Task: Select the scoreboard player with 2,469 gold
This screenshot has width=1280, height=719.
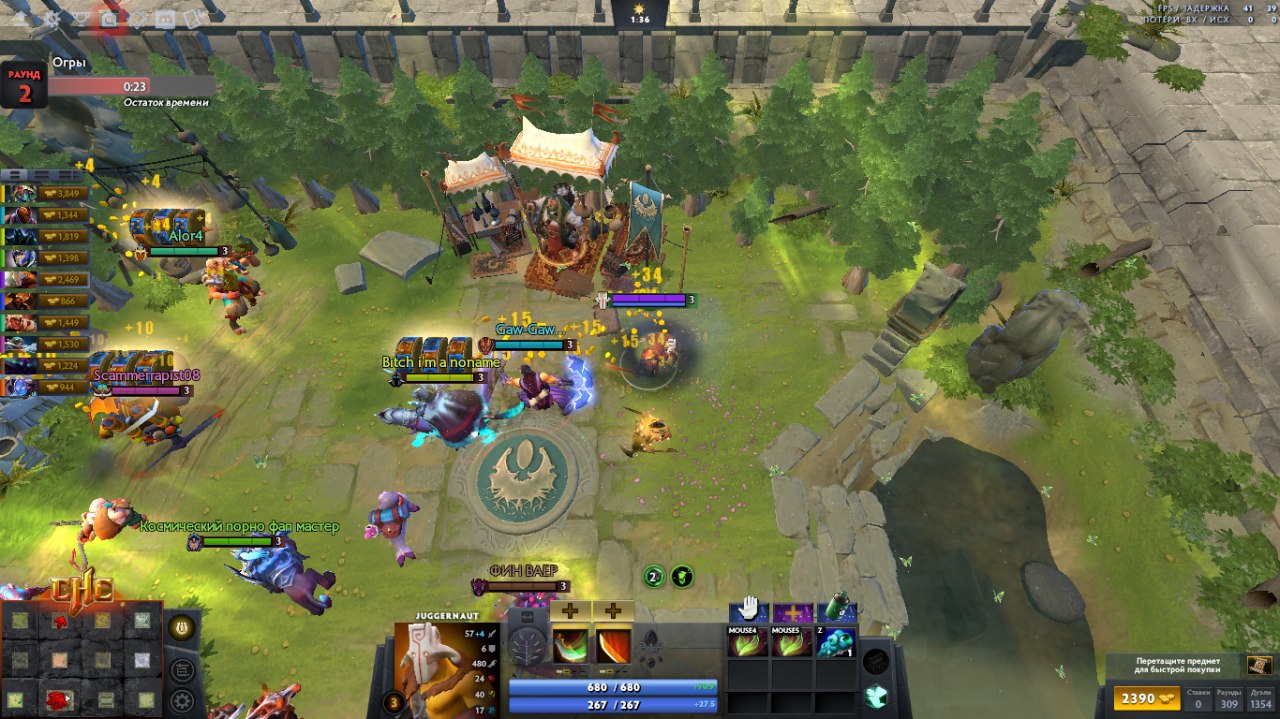Action: point(47,279)
